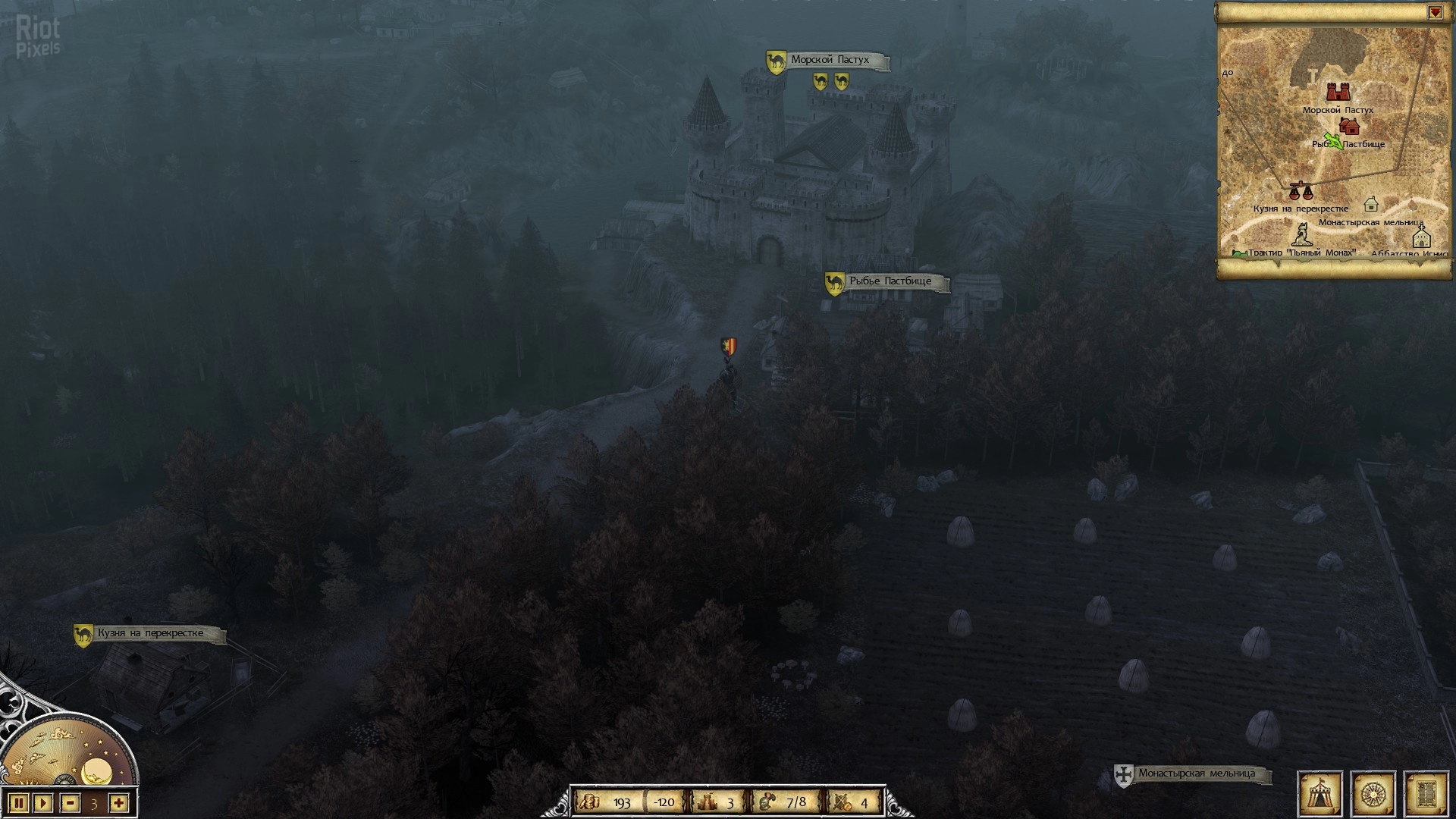This screenshot has height=819, width=1456.
Task: Select the Морской Пастух castle label
Action: coord(829,60)
